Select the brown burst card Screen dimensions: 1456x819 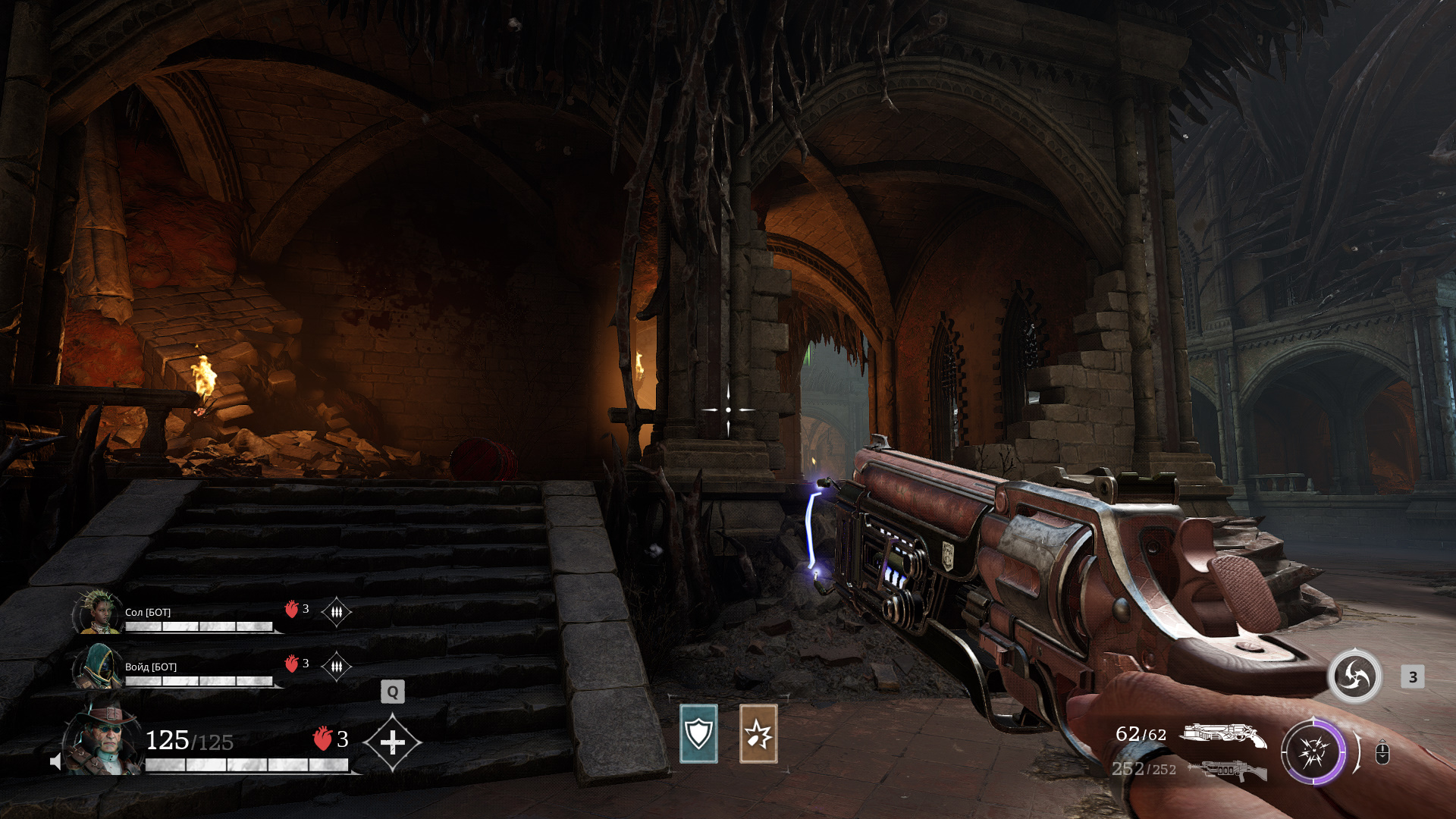coord(758,733)
